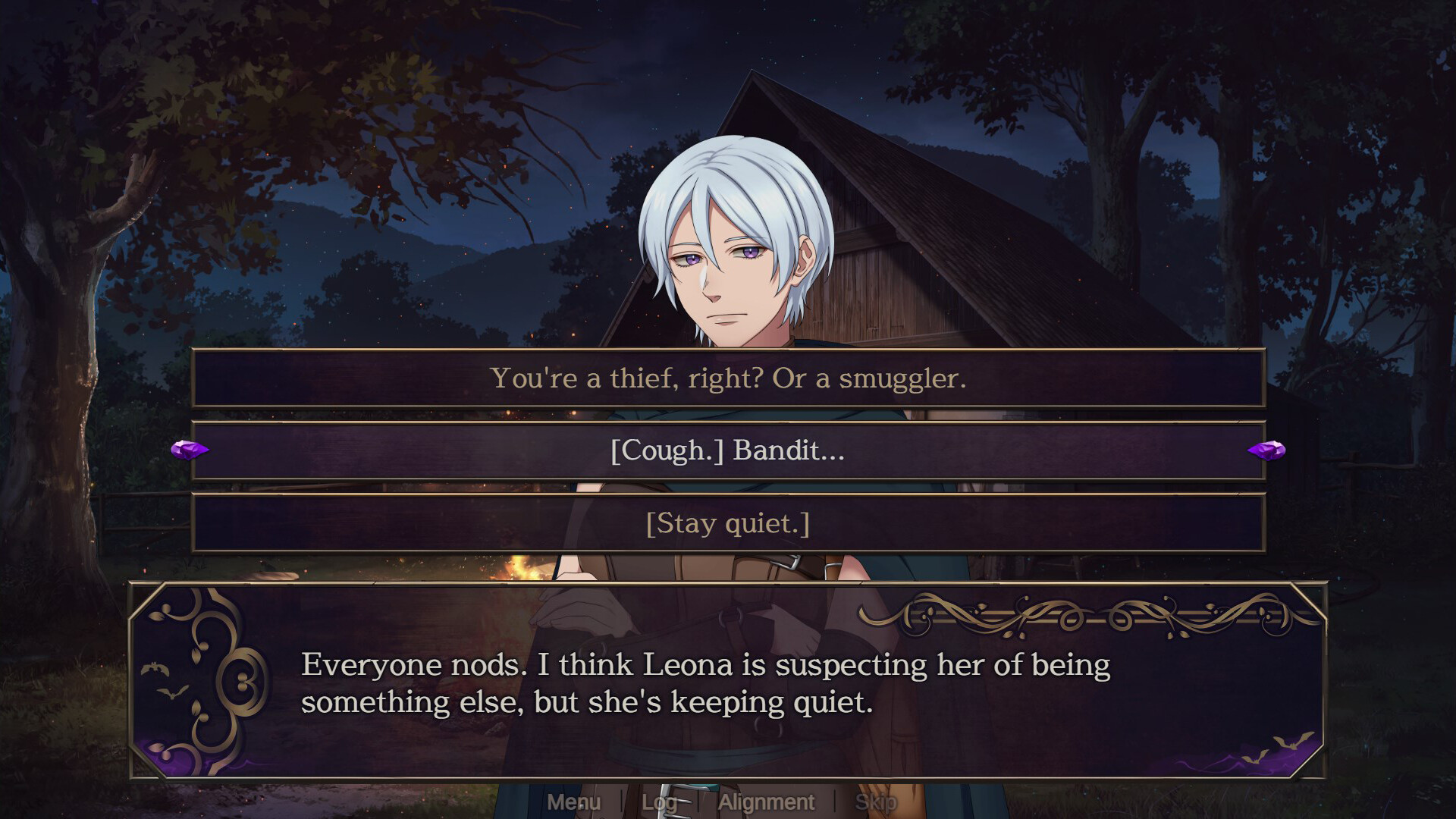The height and width of the screenshot is (819, 1456).
Task: Open the dialogue Log
Action: click(x=660, y=802)
